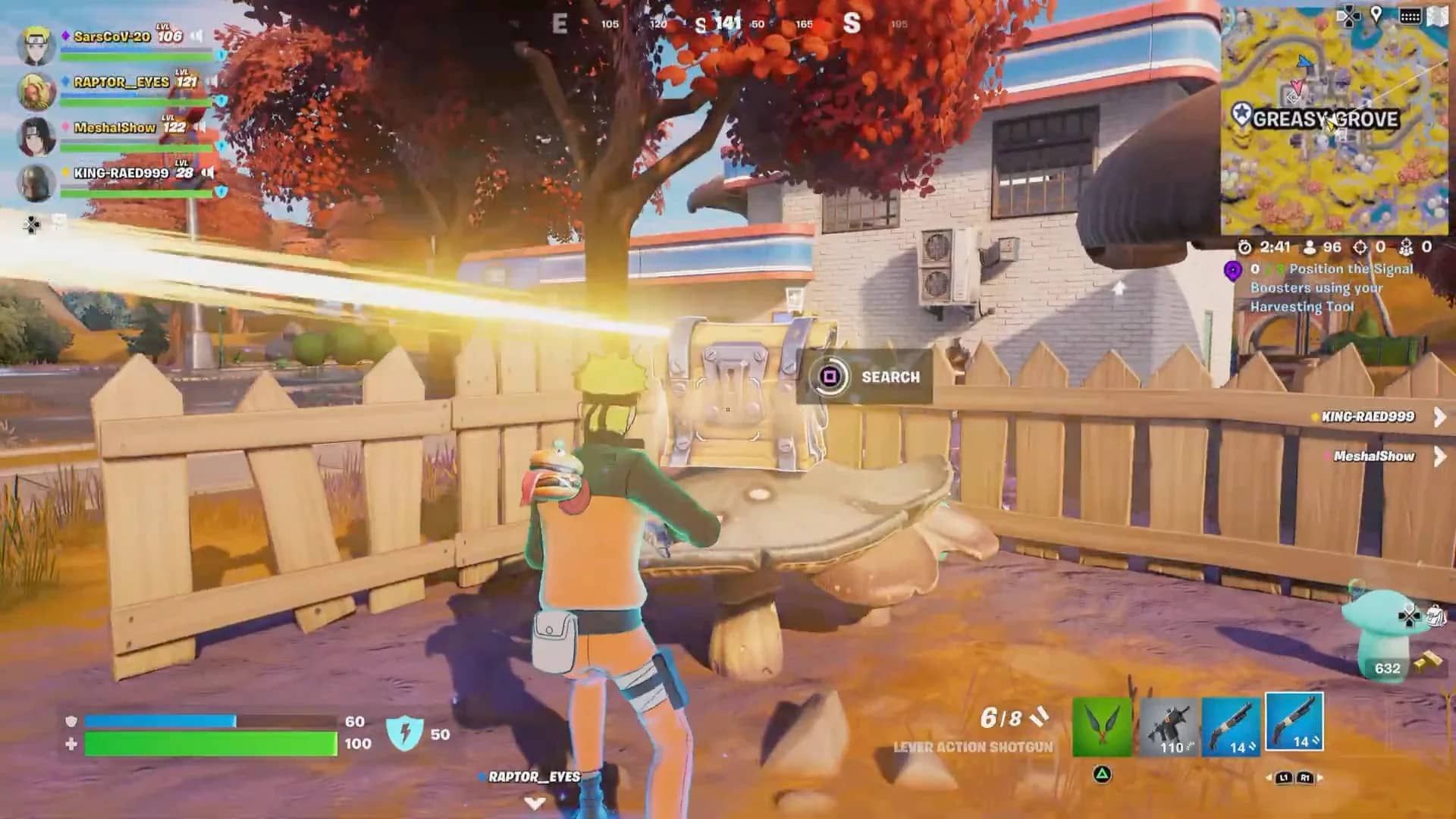The width and height of the screenshot is (1456, 819).
Task: Toggle SarsCoV-20's voice speaker icon
Action: (197, 36)
